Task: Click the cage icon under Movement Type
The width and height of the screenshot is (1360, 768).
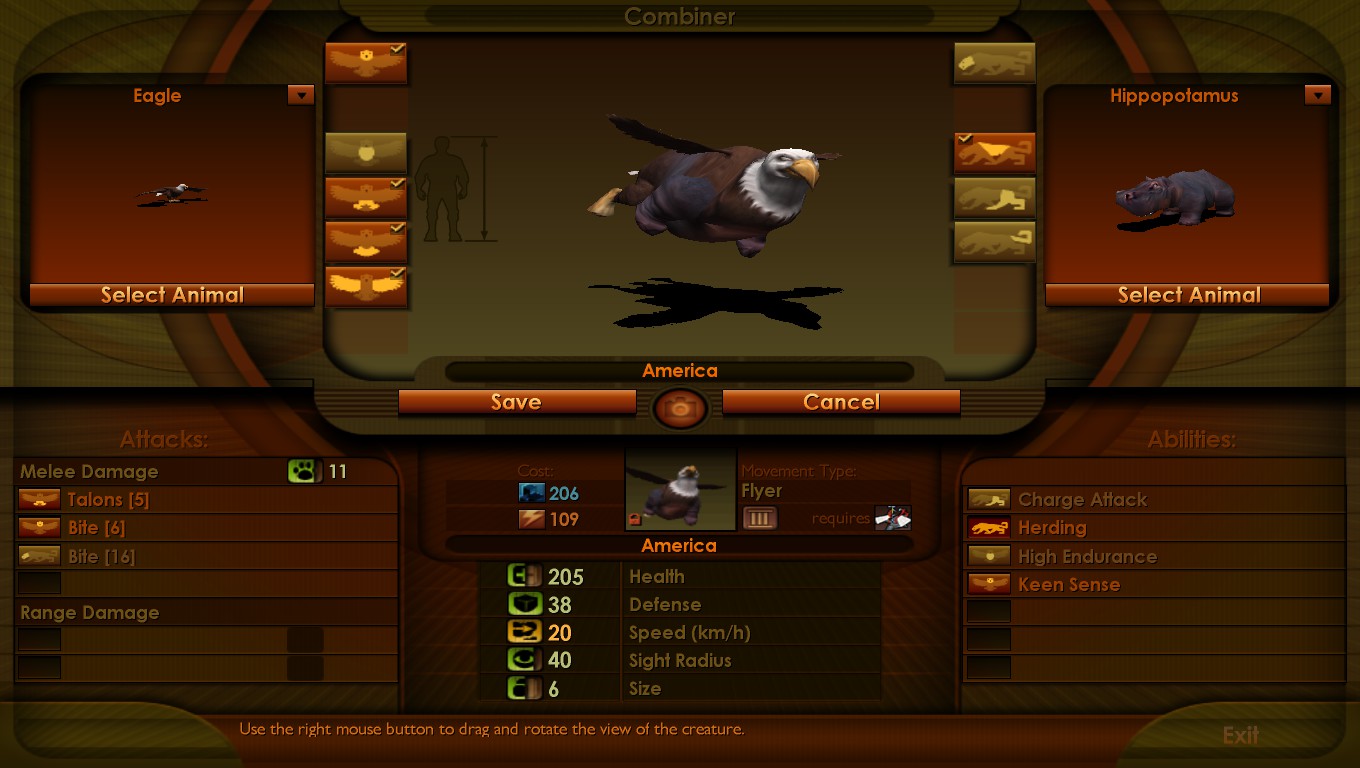Action: (761, 519)
